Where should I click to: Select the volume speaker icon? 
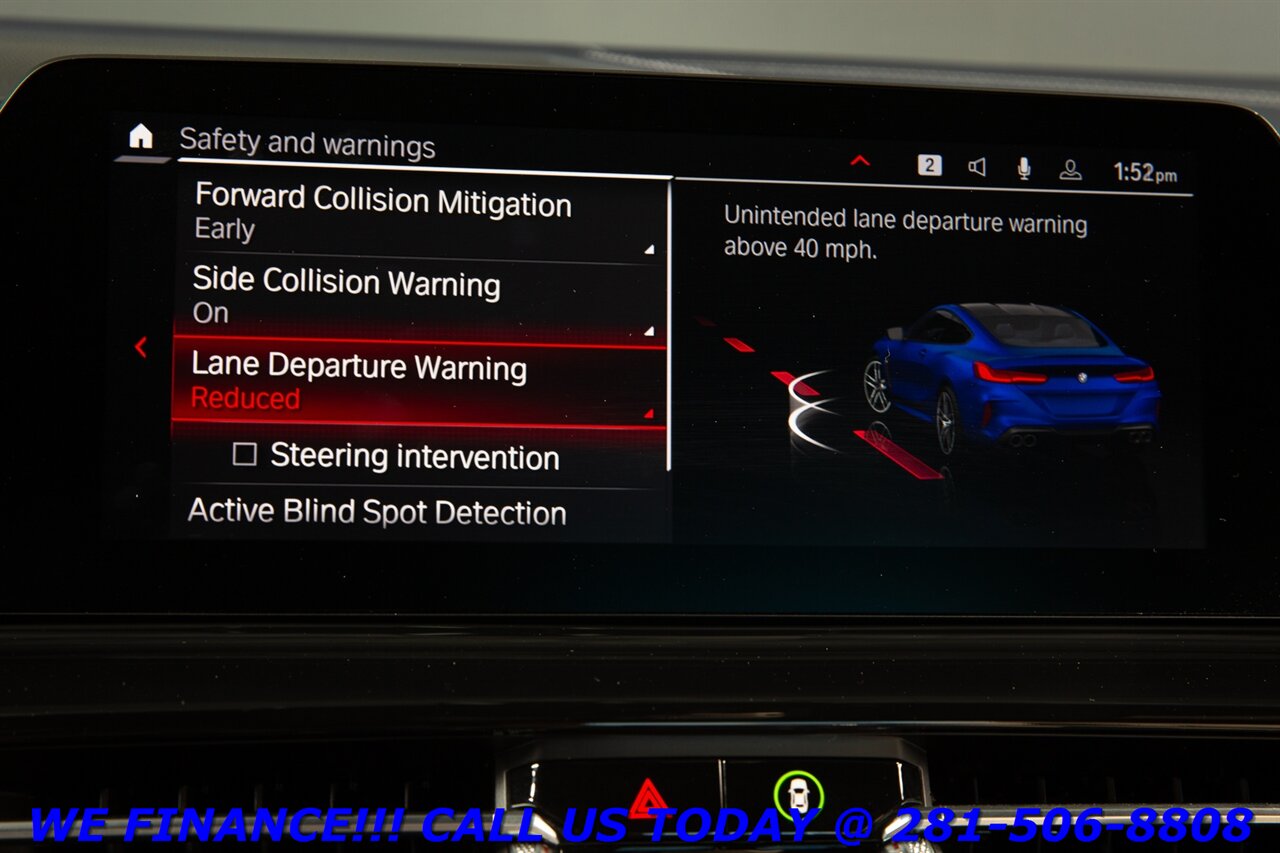[977, 166]
